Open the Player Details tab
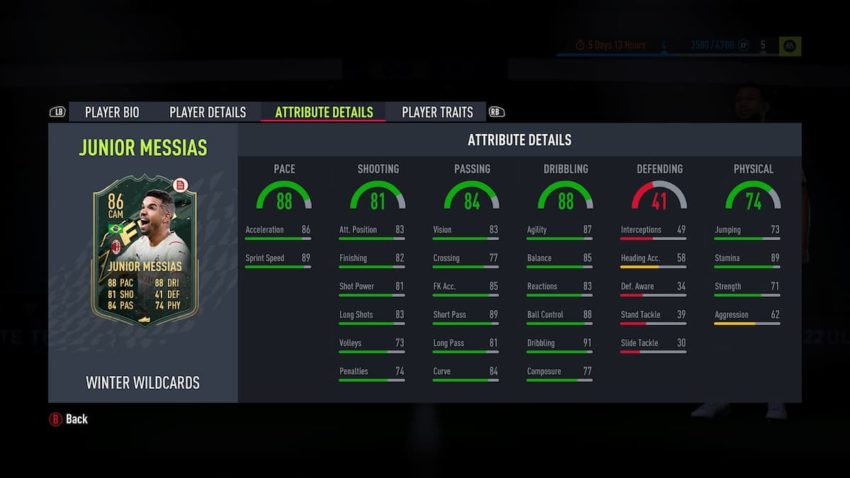Viewport: 850px width, 478px height. pyautogui.click(x=207, y=112)
